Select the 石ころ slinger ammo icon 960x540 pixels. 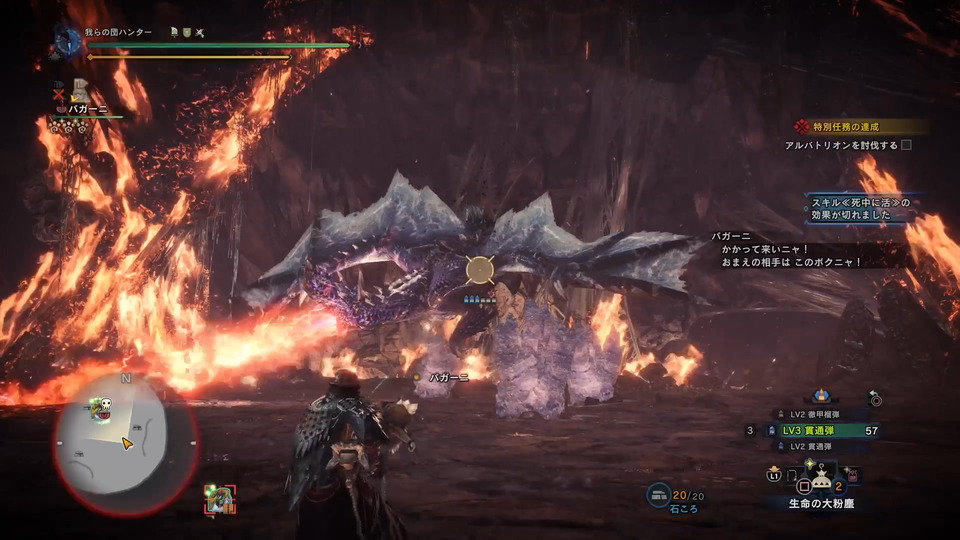point(658,493)
